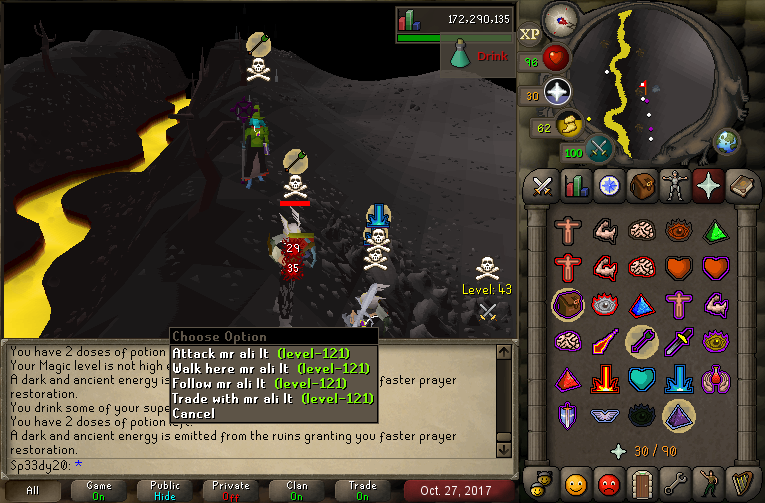The height and width of the screenshot is (503, 765).
Task: Open the Inventory backpack tab
Action: [641, 186]
